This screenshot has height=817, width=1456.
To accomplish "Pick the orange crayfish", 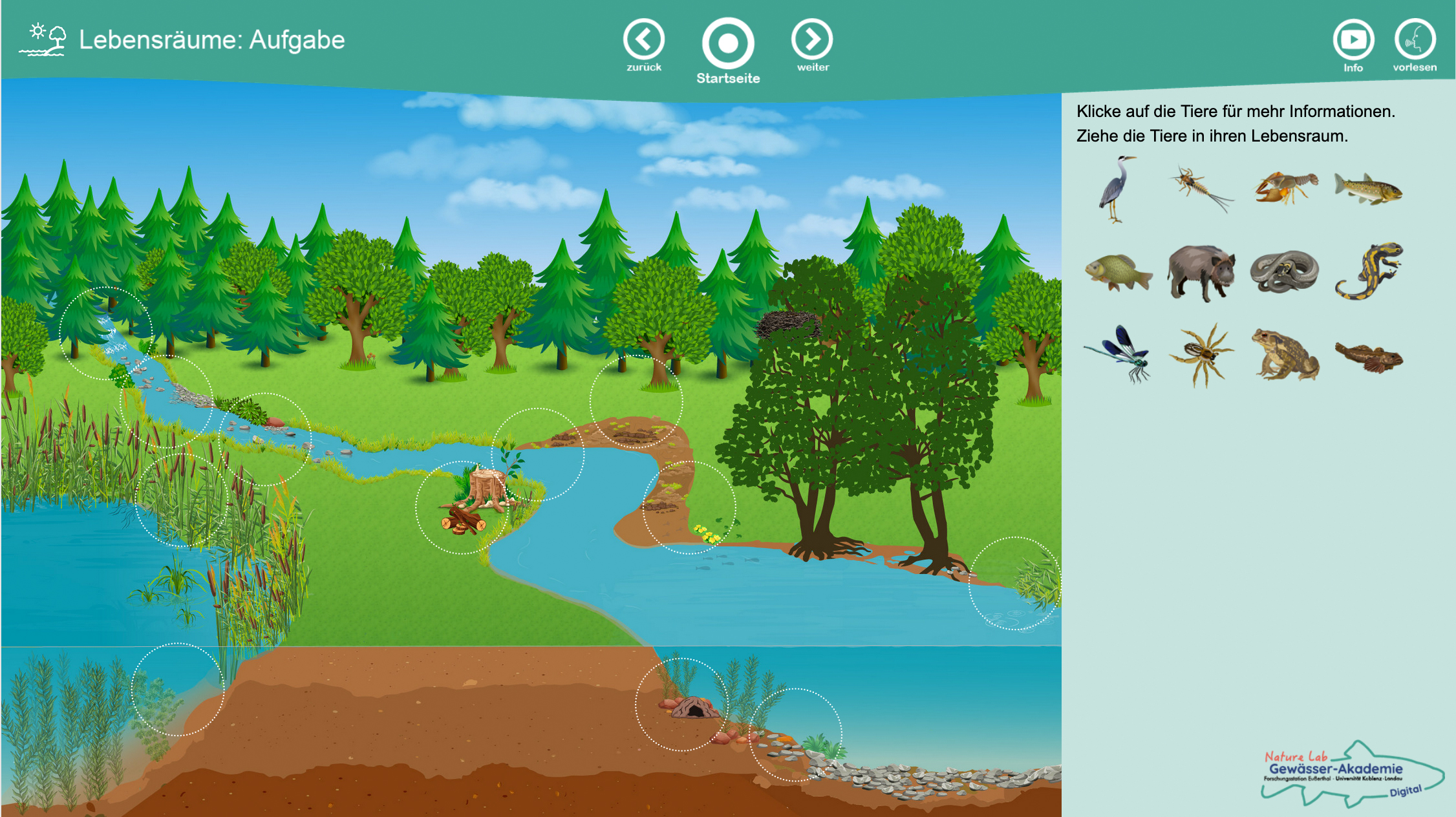I will pyautogui.click(x=1285, y=187).
